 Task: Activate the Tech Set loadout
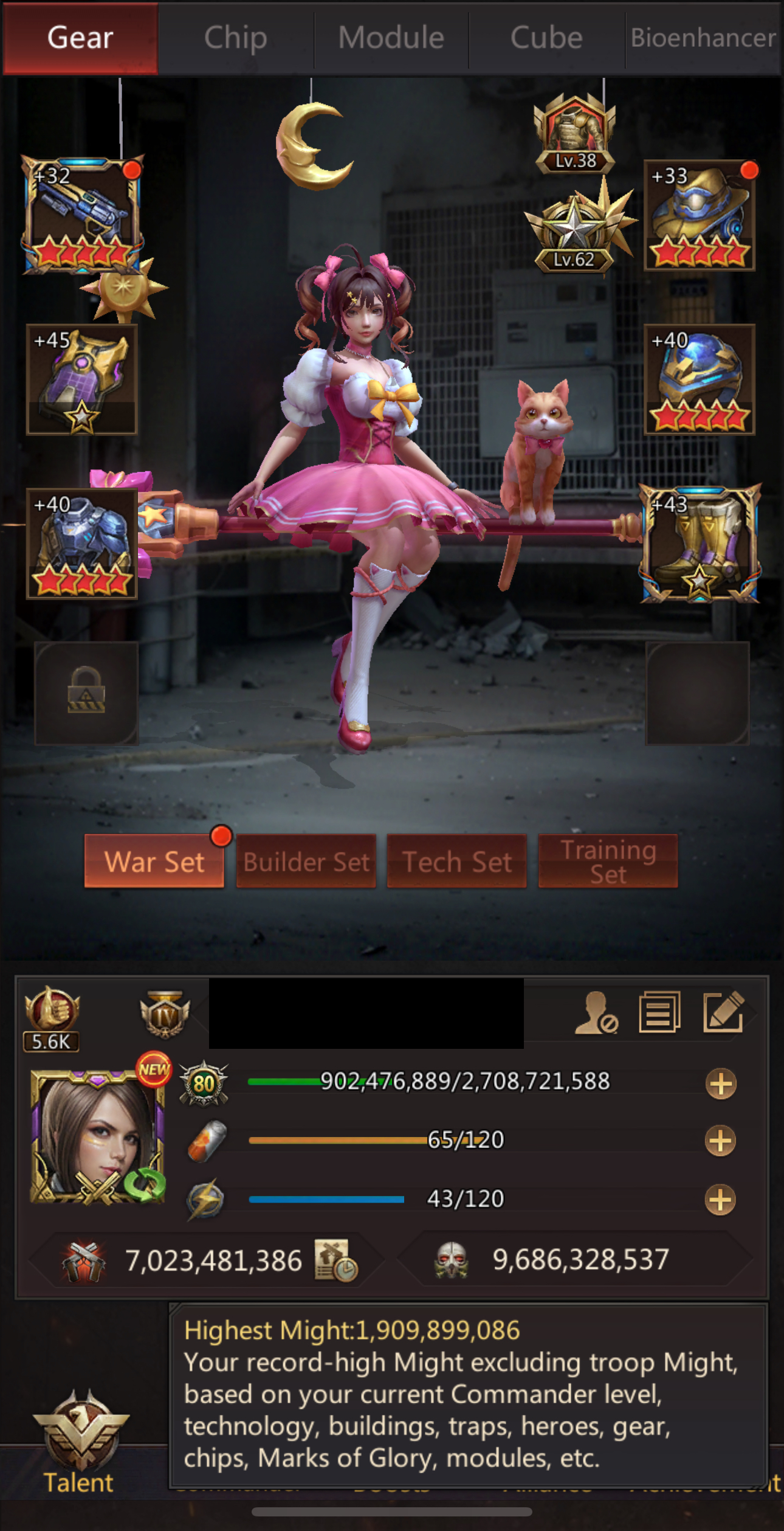pos(457,861)
